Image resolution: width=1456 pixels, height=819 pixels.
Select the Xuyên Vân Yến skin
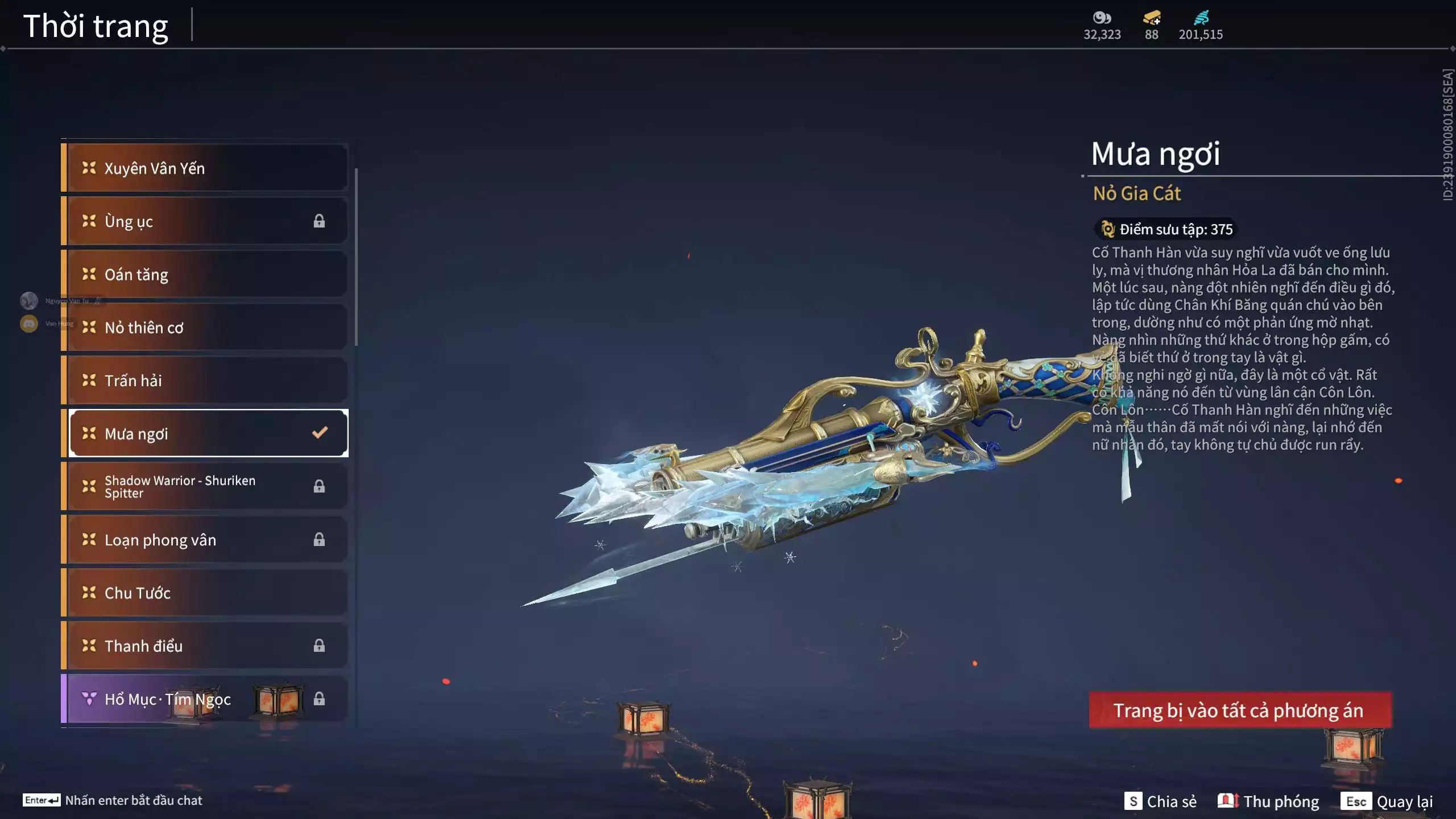point(205,168)
